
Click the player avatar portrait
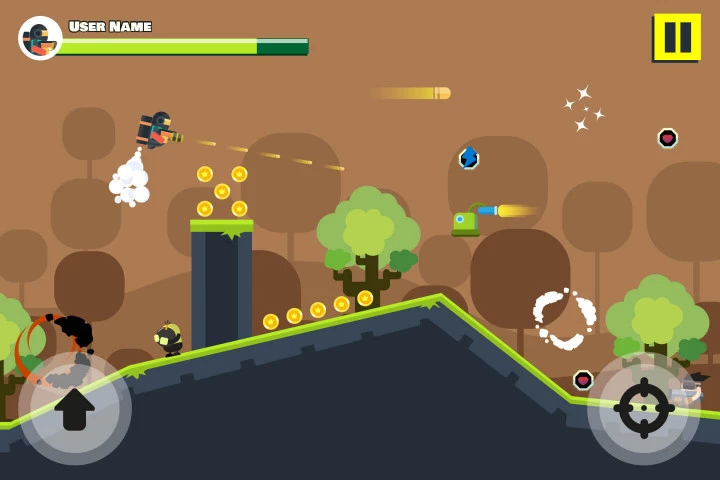40,39
